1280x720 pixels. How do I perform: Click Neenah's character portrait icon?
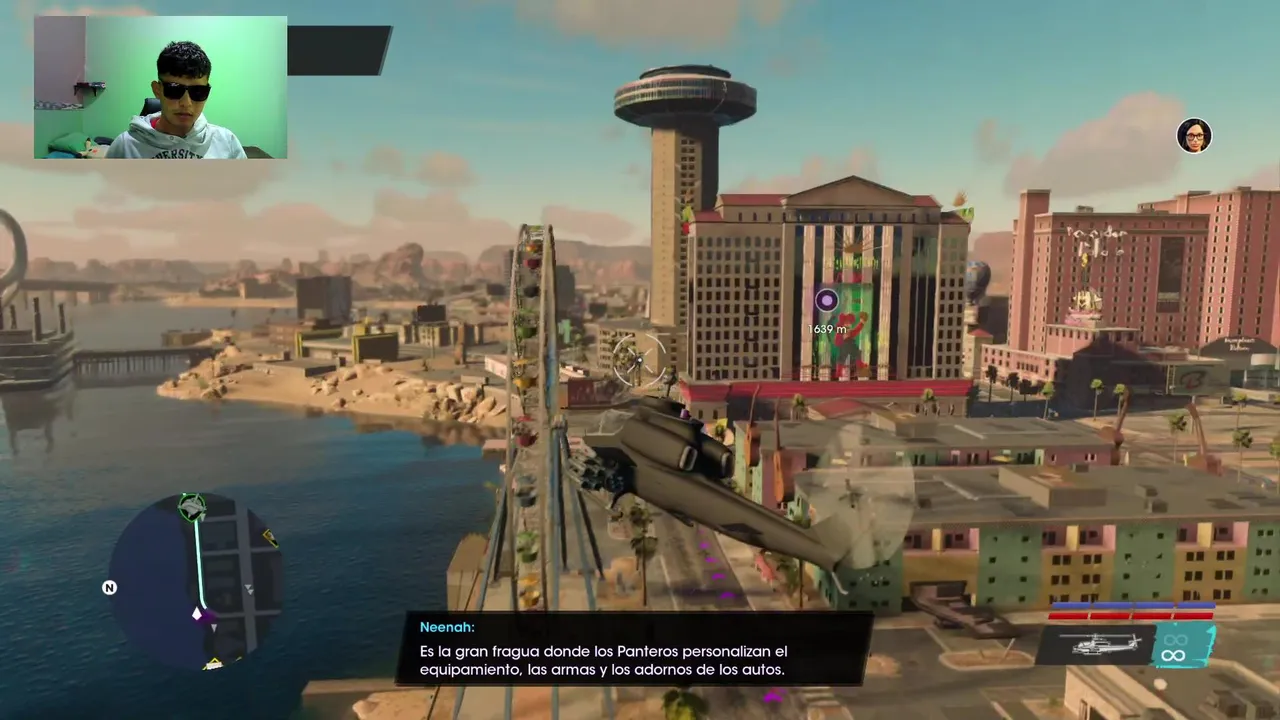tap(1194, 136)
